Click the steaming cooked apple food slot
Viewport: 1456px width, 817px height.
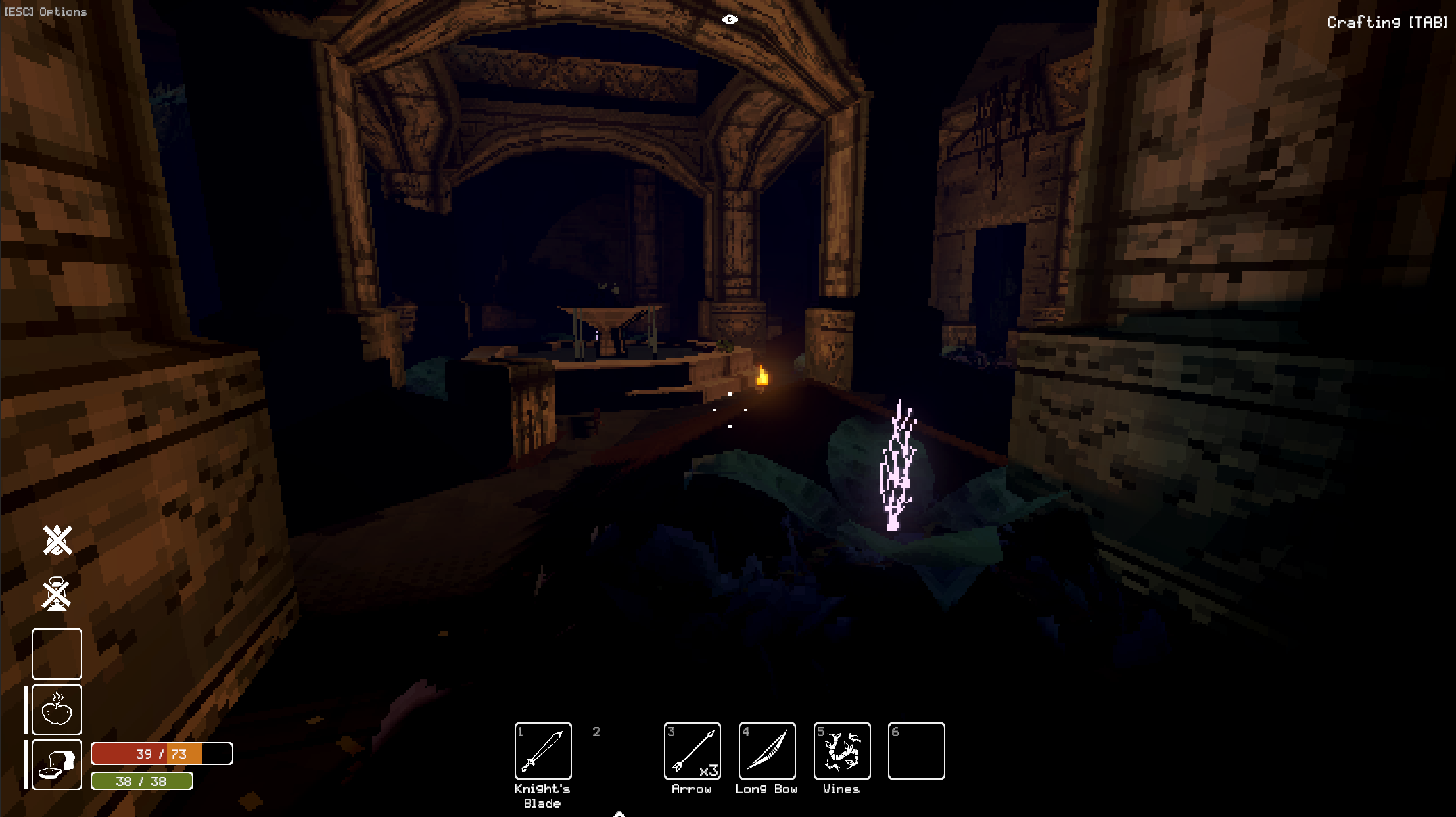click(57, 709)
